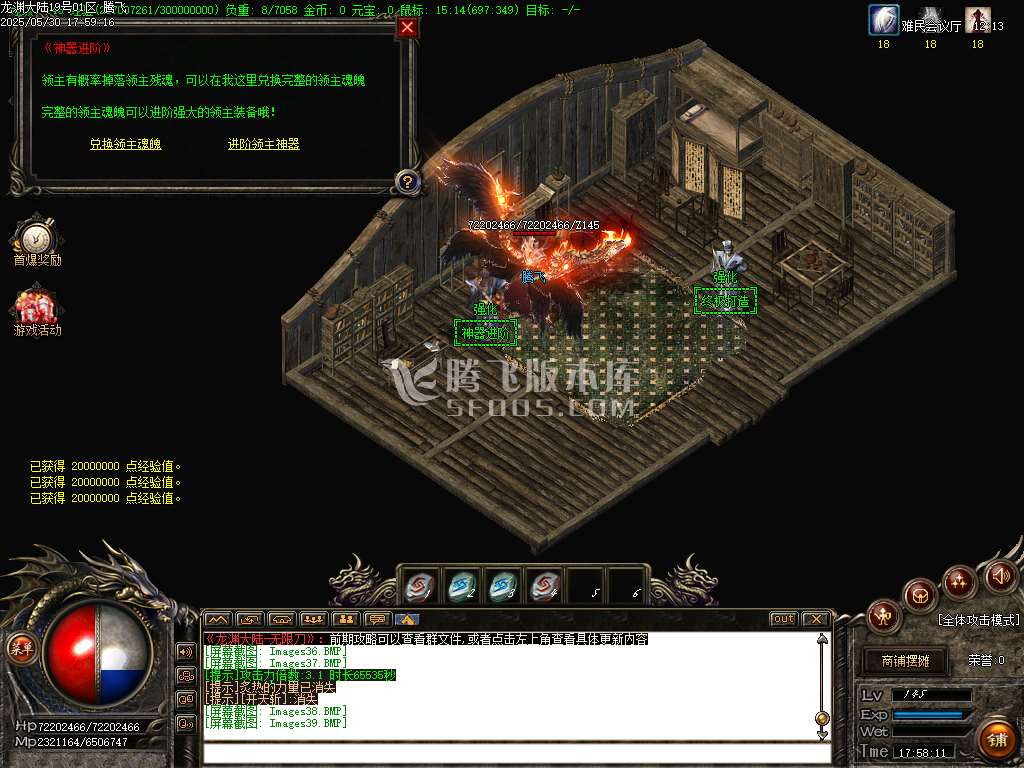Close the chat window with its X button
This screenshot has width=1024, height=768.
pyautogui.click(x=815, y=619)
